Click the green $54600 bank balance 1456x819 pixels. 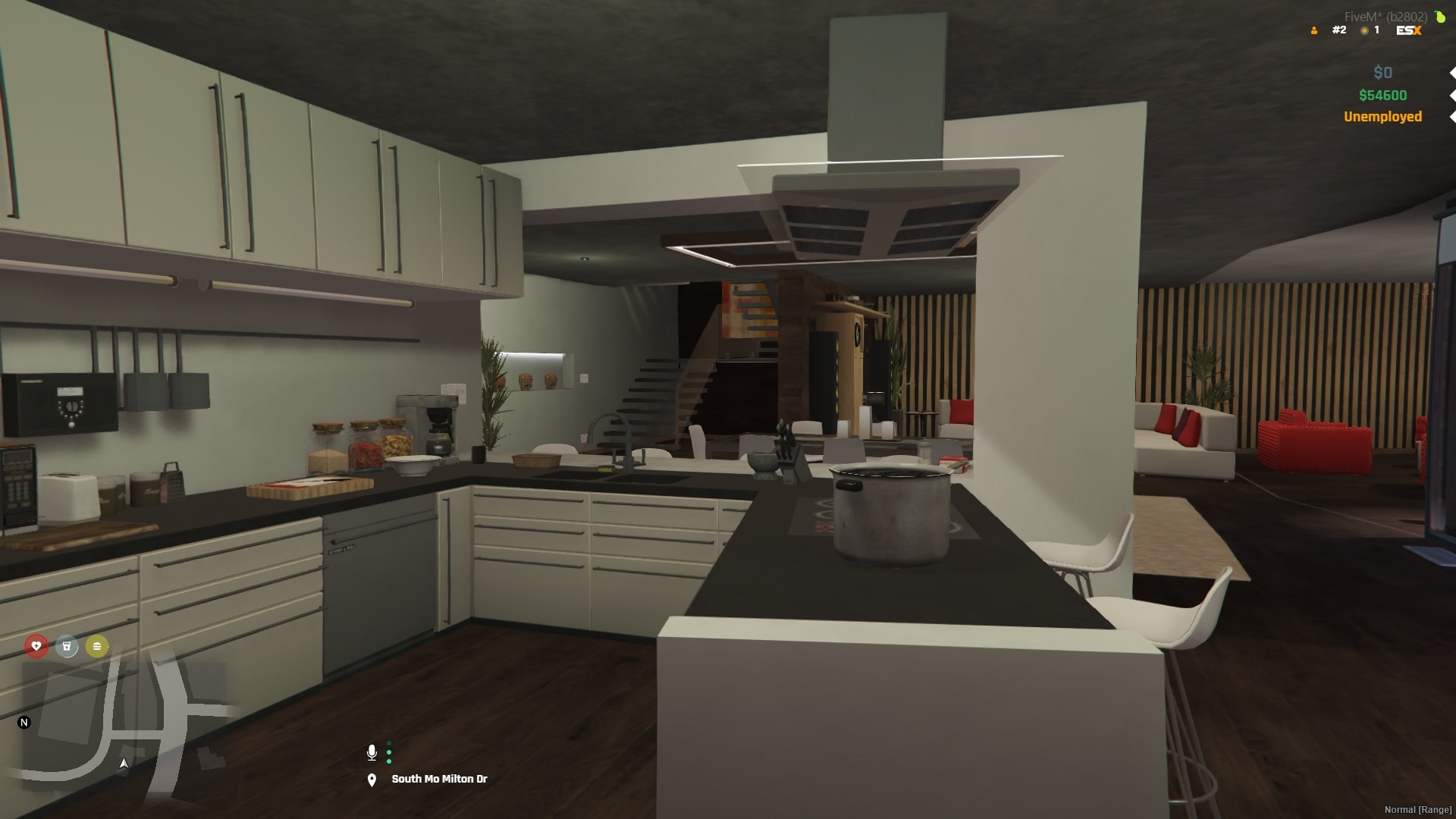(1382, 95)
